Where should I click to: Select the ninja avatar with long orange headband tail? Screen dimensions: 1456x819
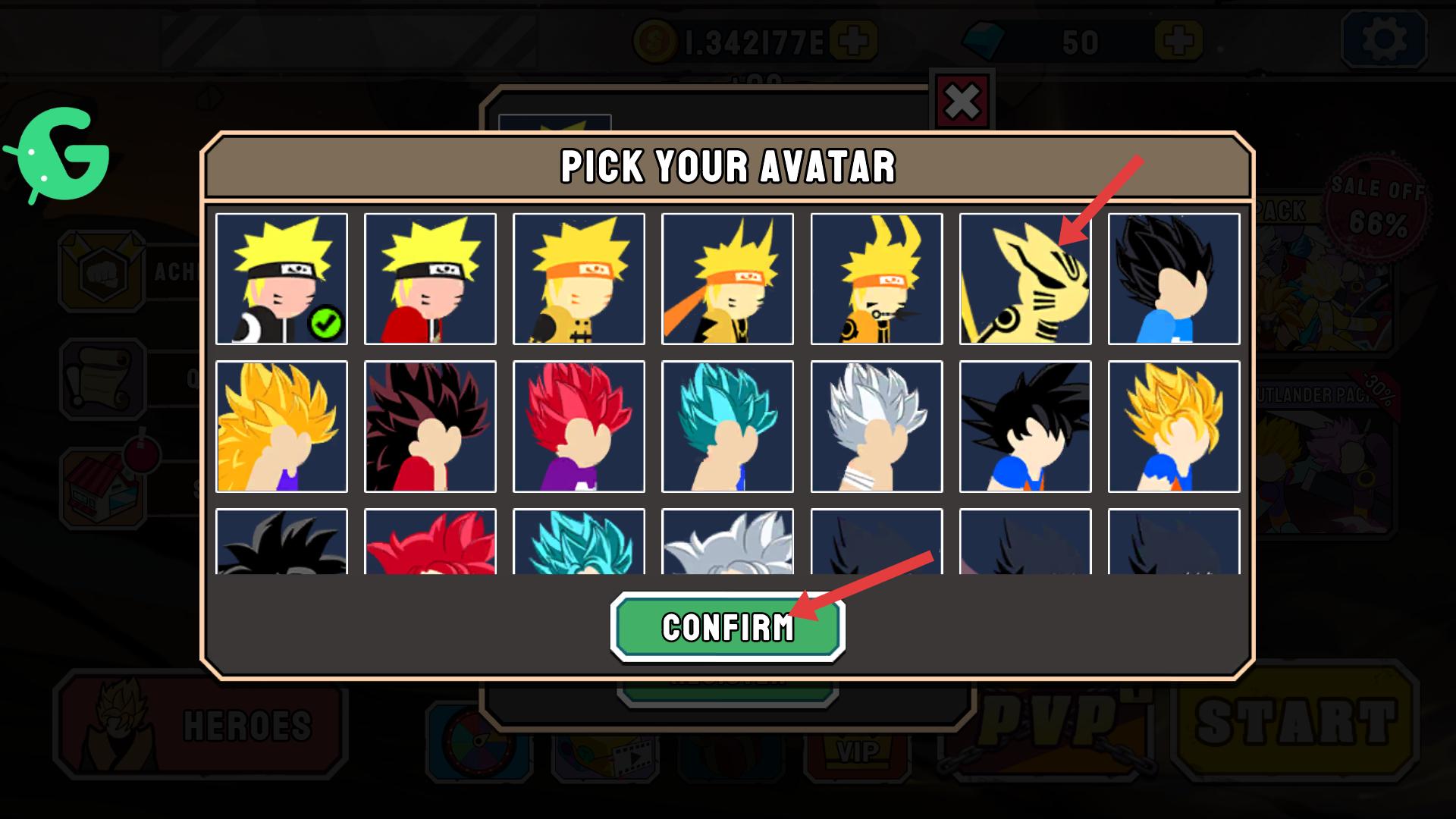click(727, 279)
